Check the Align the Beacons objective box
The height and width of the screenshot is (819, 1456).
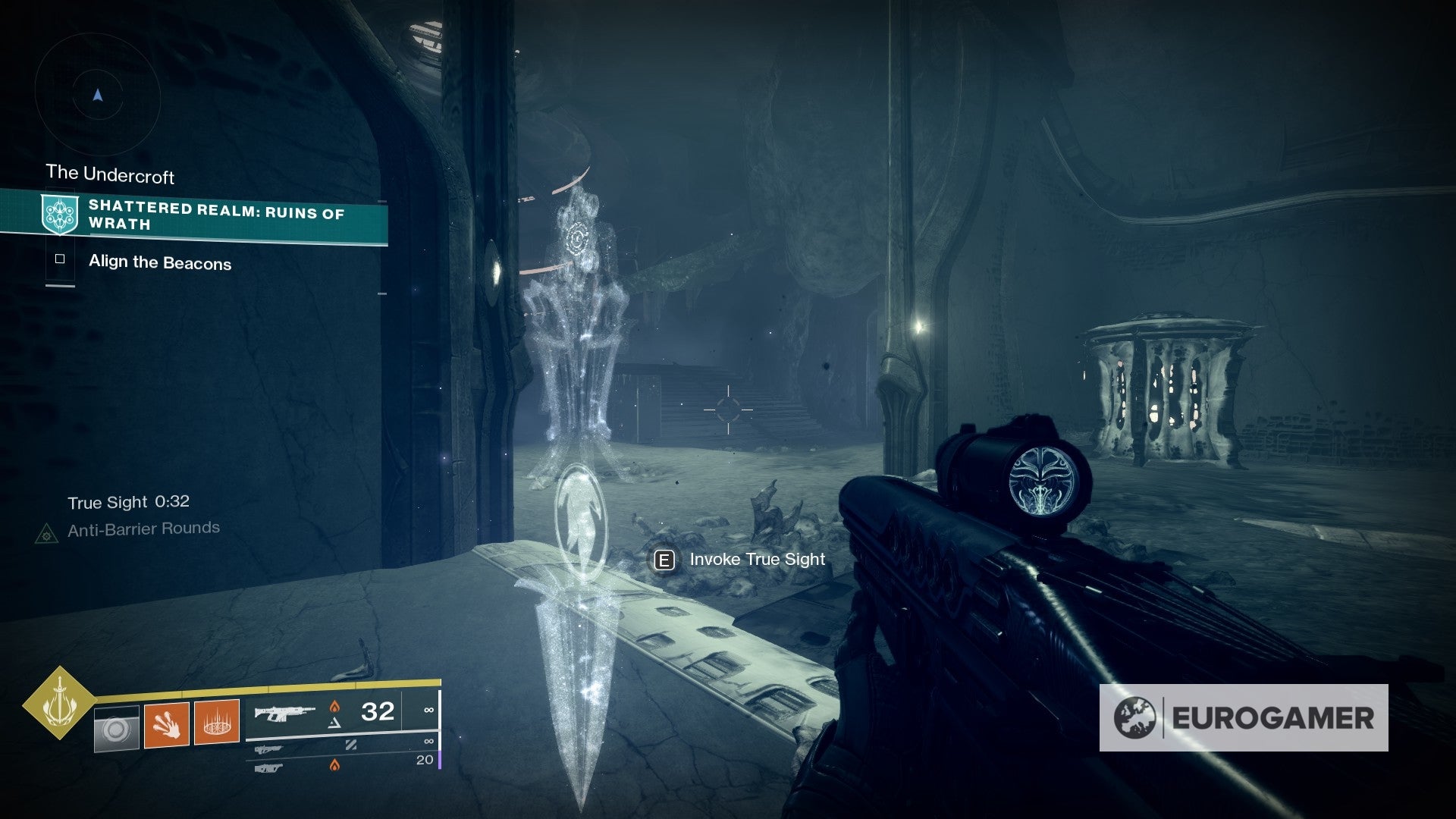(x=60, y=260)
